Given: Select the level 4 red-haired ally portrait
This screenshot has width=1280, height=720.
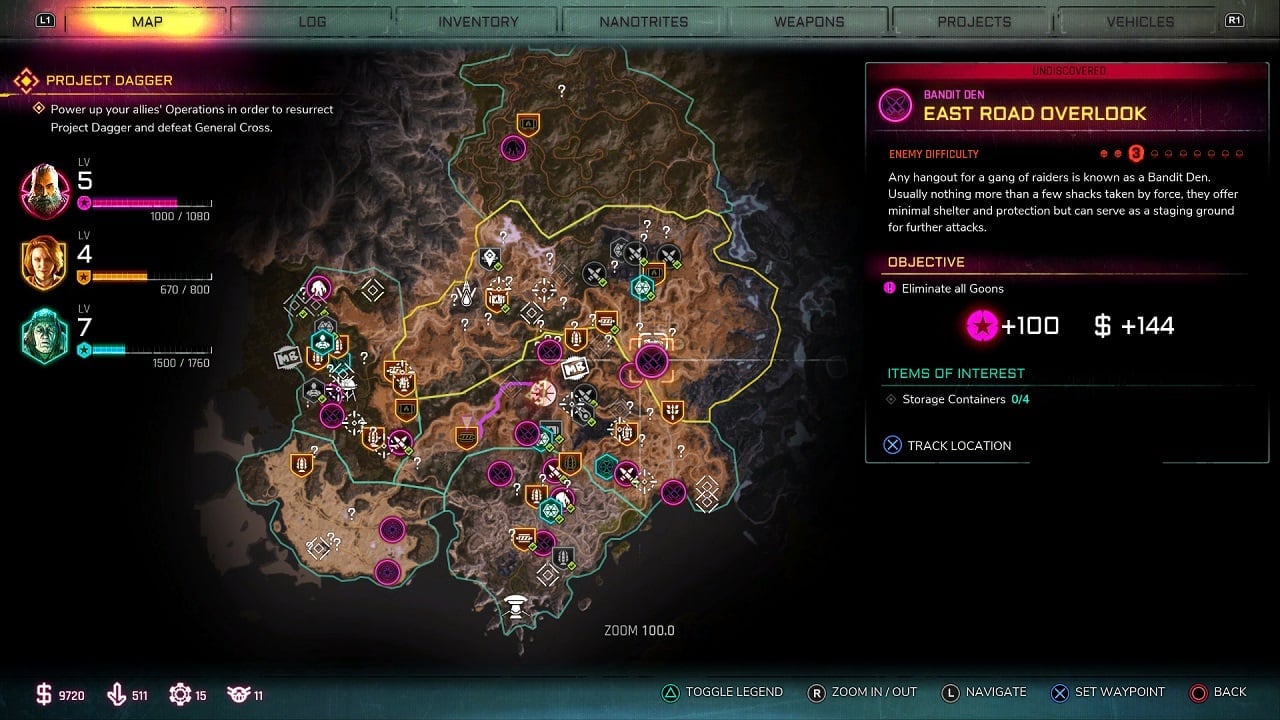Looking at the screenshot, I should (x=45, y=263).
